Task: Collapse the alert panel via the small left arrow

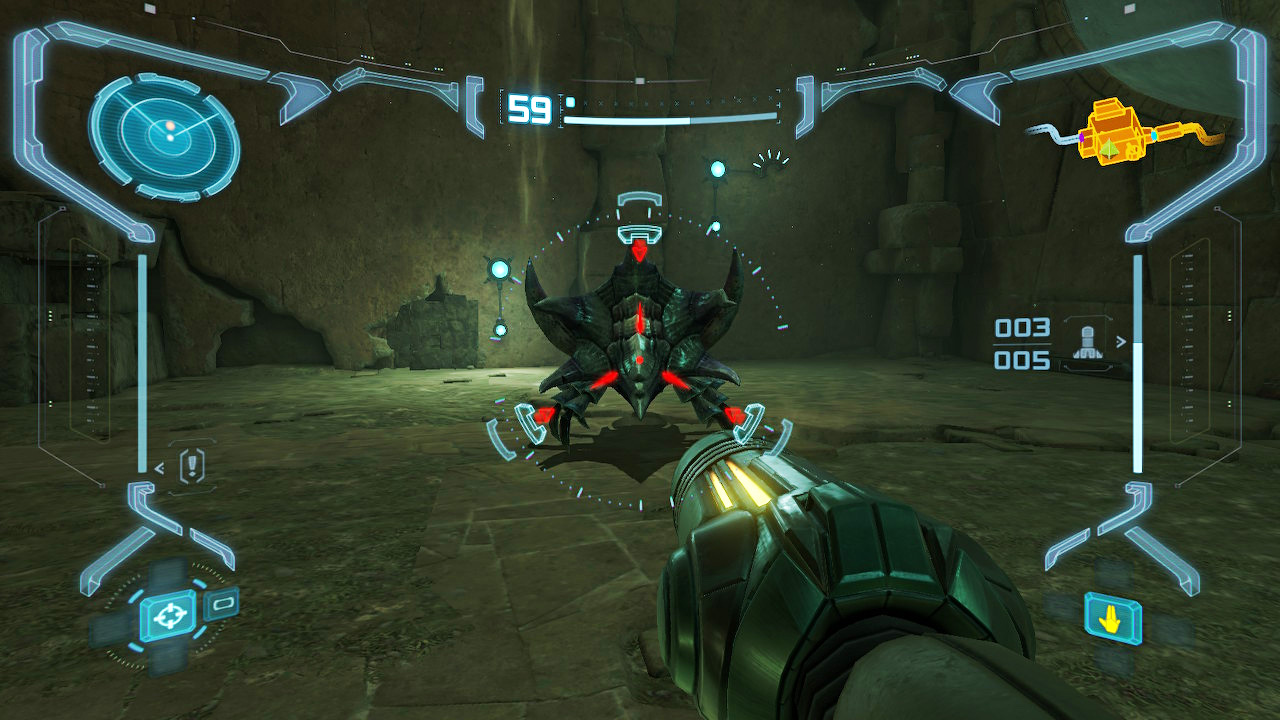Action: click(x=160, y=468)
